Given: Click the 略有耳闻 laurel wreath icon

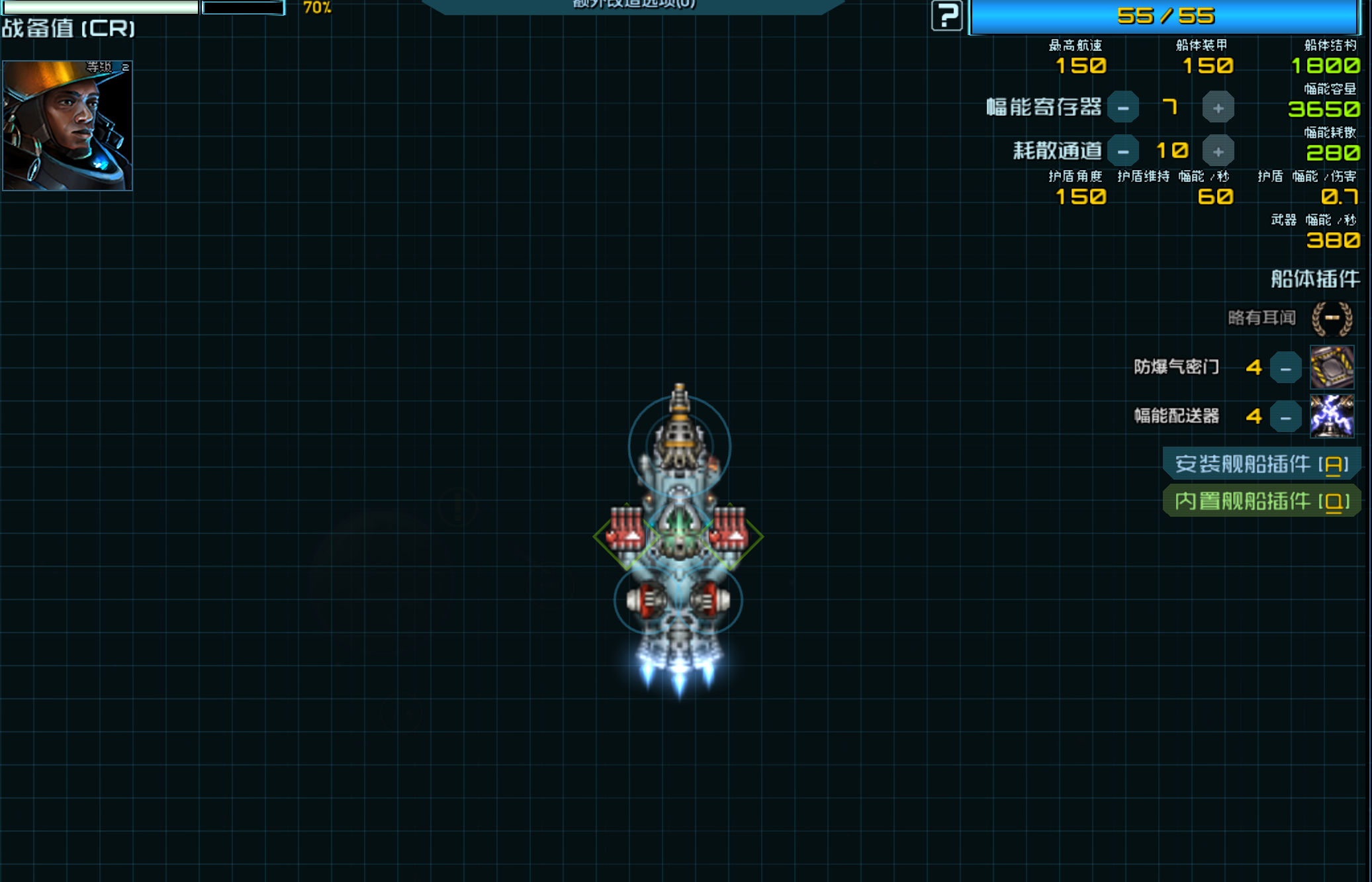Looking at the screenshot, I should pyautogui.click(x=1332, y=318).
